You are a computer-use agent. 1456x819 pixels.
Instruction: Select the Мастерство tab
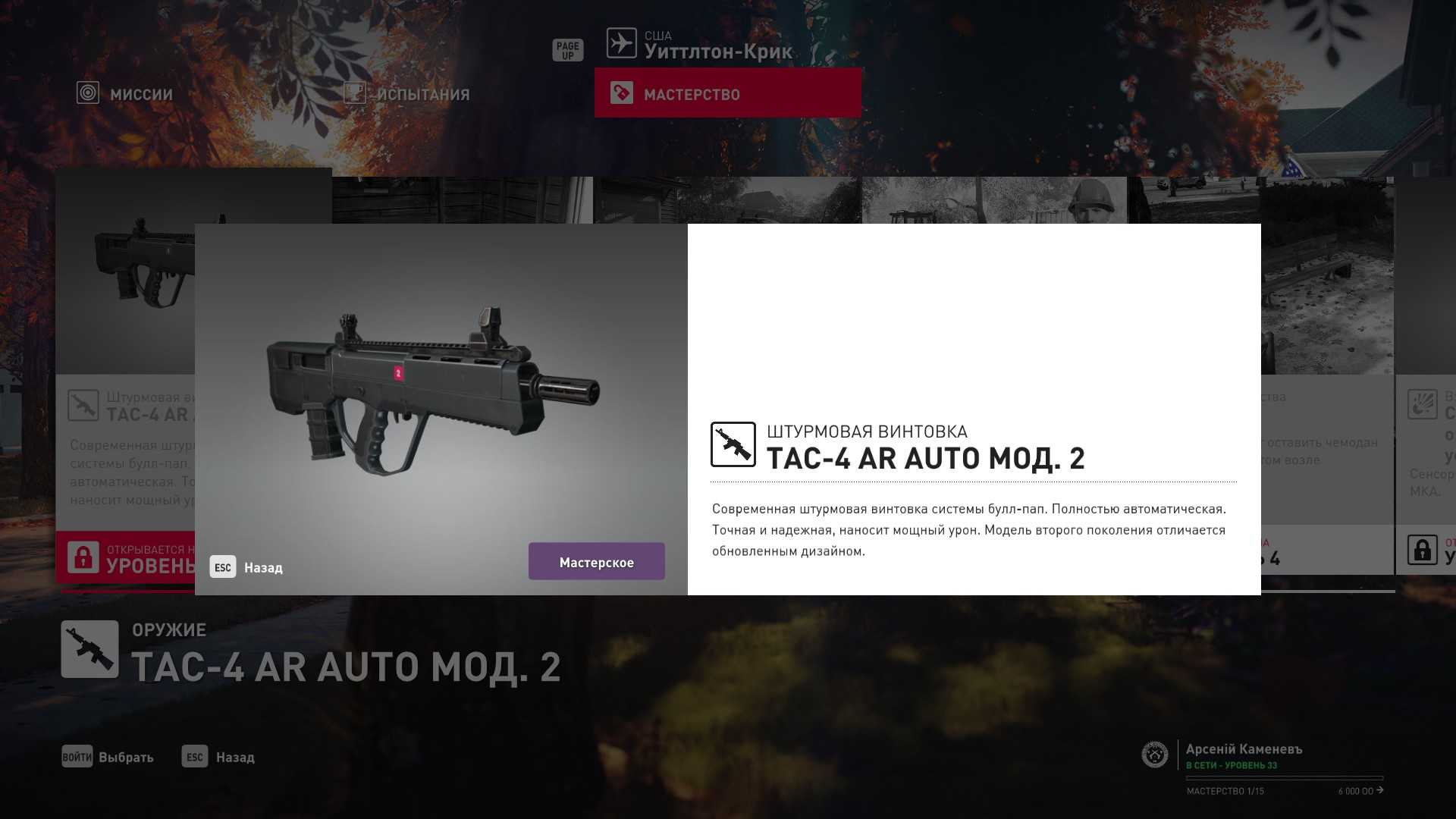pos(727,93)
